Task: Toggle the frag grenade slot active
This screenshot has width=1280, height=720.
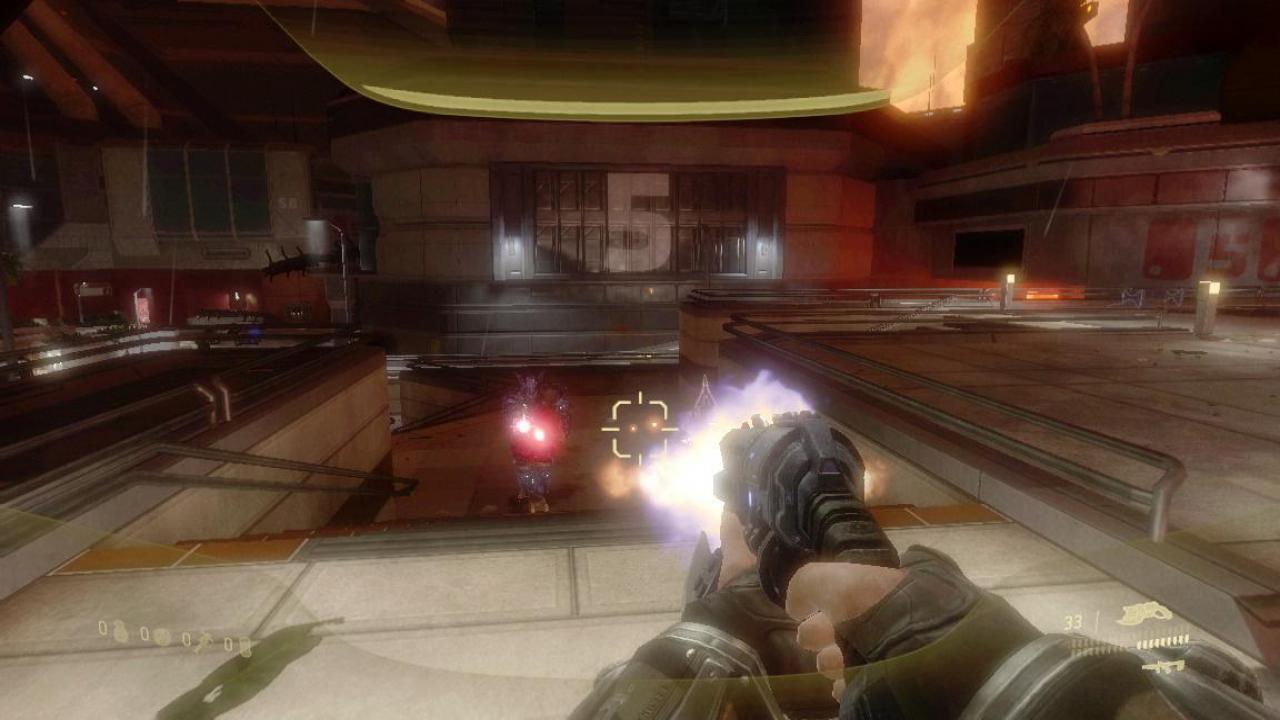Action: [x=119, y=631]
